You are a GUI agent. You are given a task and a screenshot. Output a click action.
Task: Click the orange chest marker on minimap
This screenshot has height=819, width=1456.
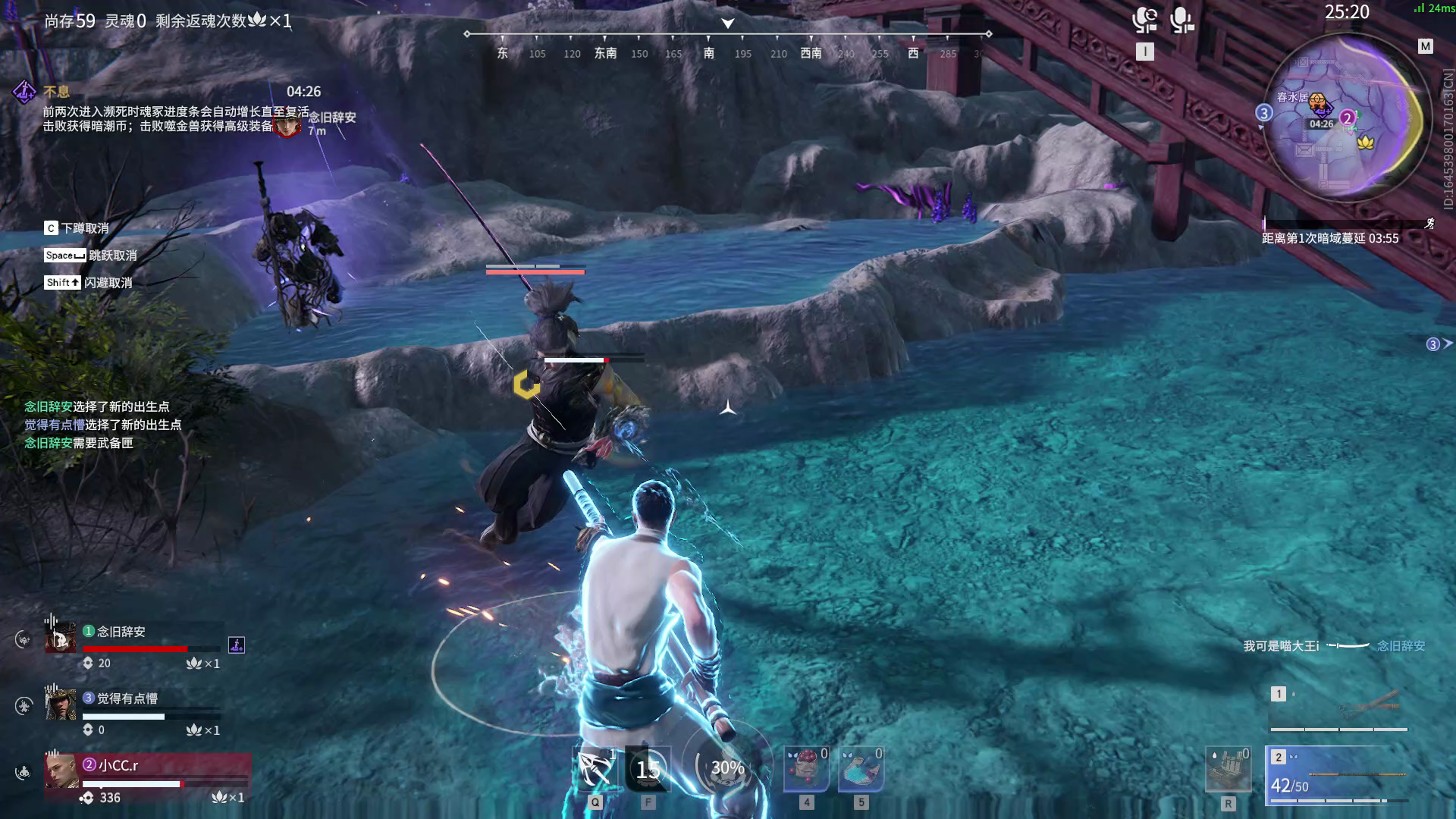1319,103
